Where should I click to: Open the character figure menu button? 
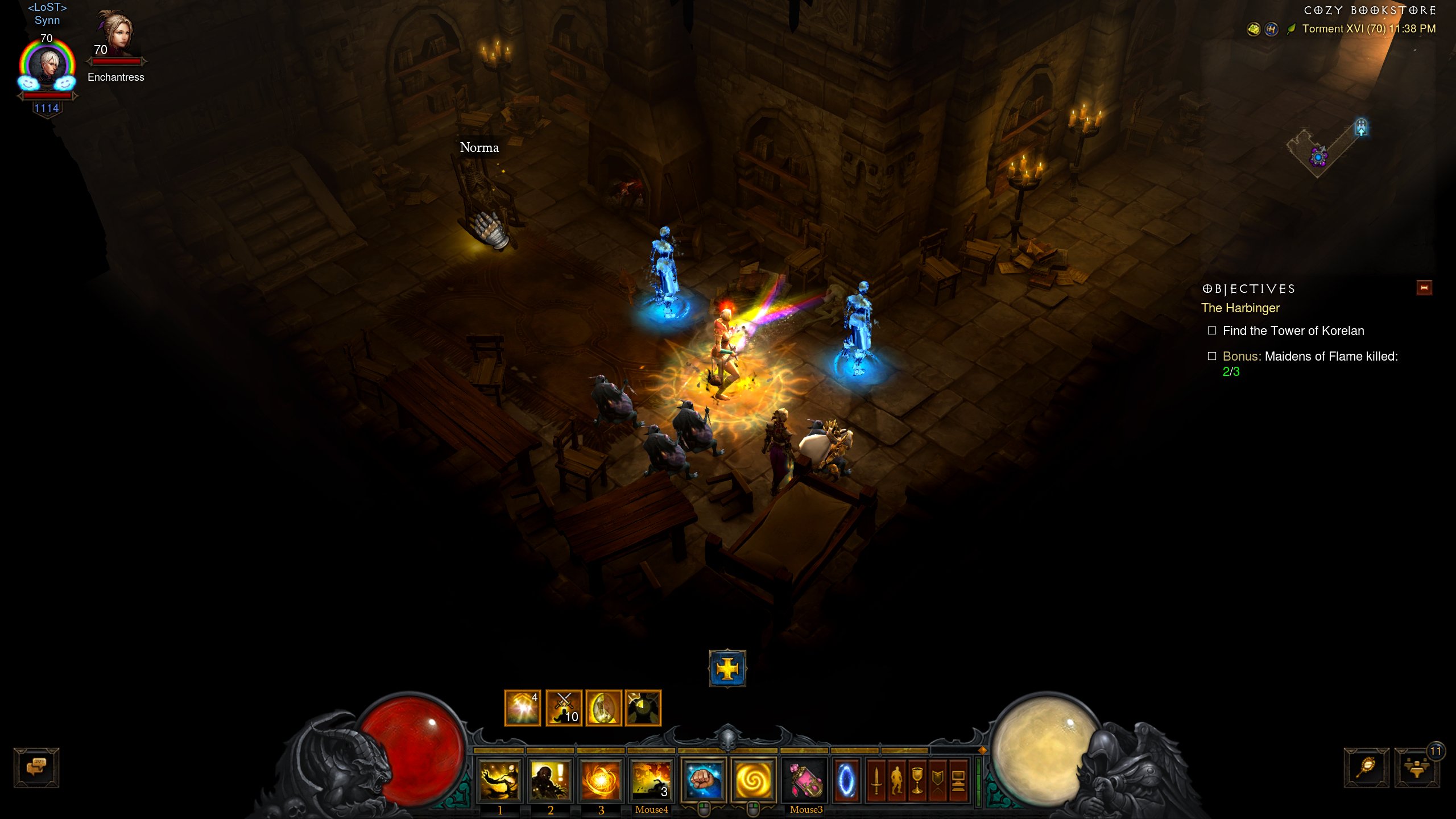click(x=897, y=780)
